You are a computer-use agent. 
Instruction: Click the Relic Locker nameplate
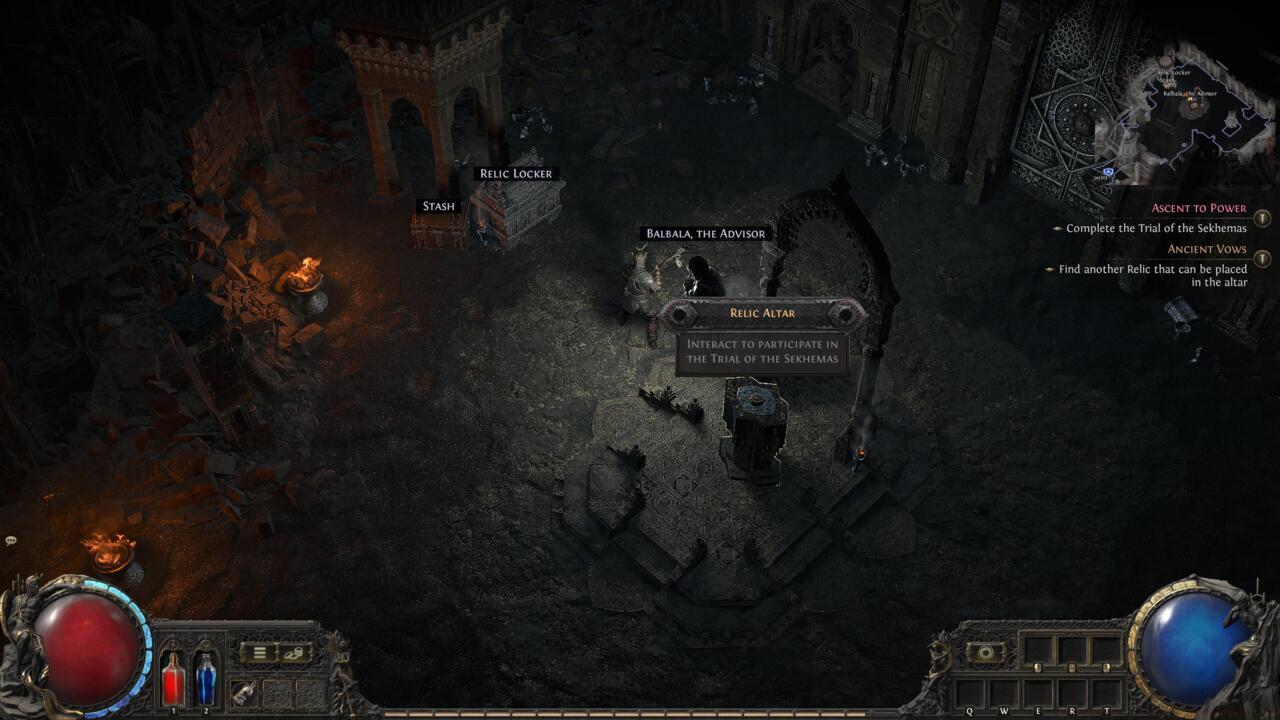(x=515, y=173)
